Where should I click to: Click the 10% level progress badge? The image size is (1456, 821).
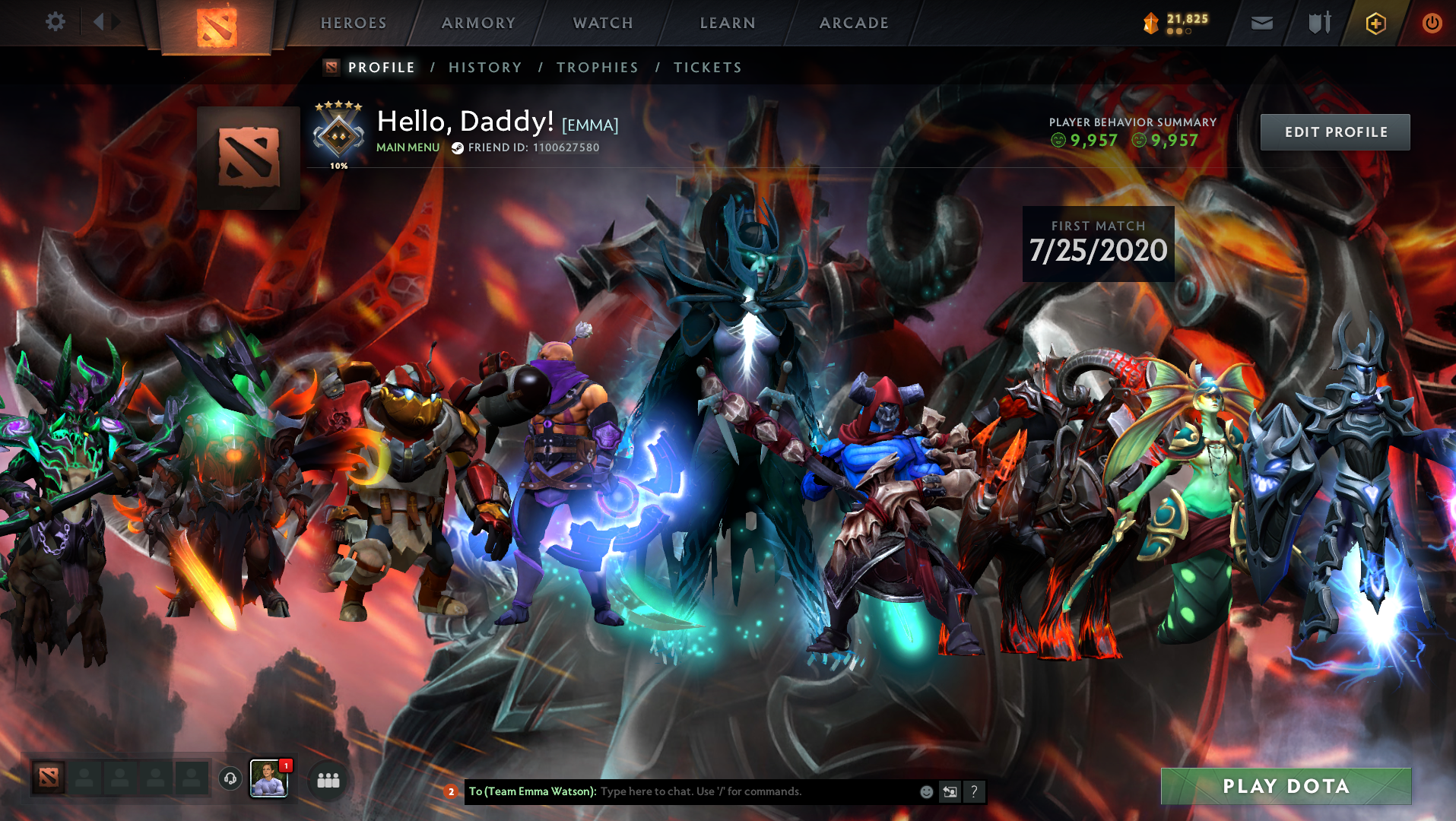click(x=339, y=137)
